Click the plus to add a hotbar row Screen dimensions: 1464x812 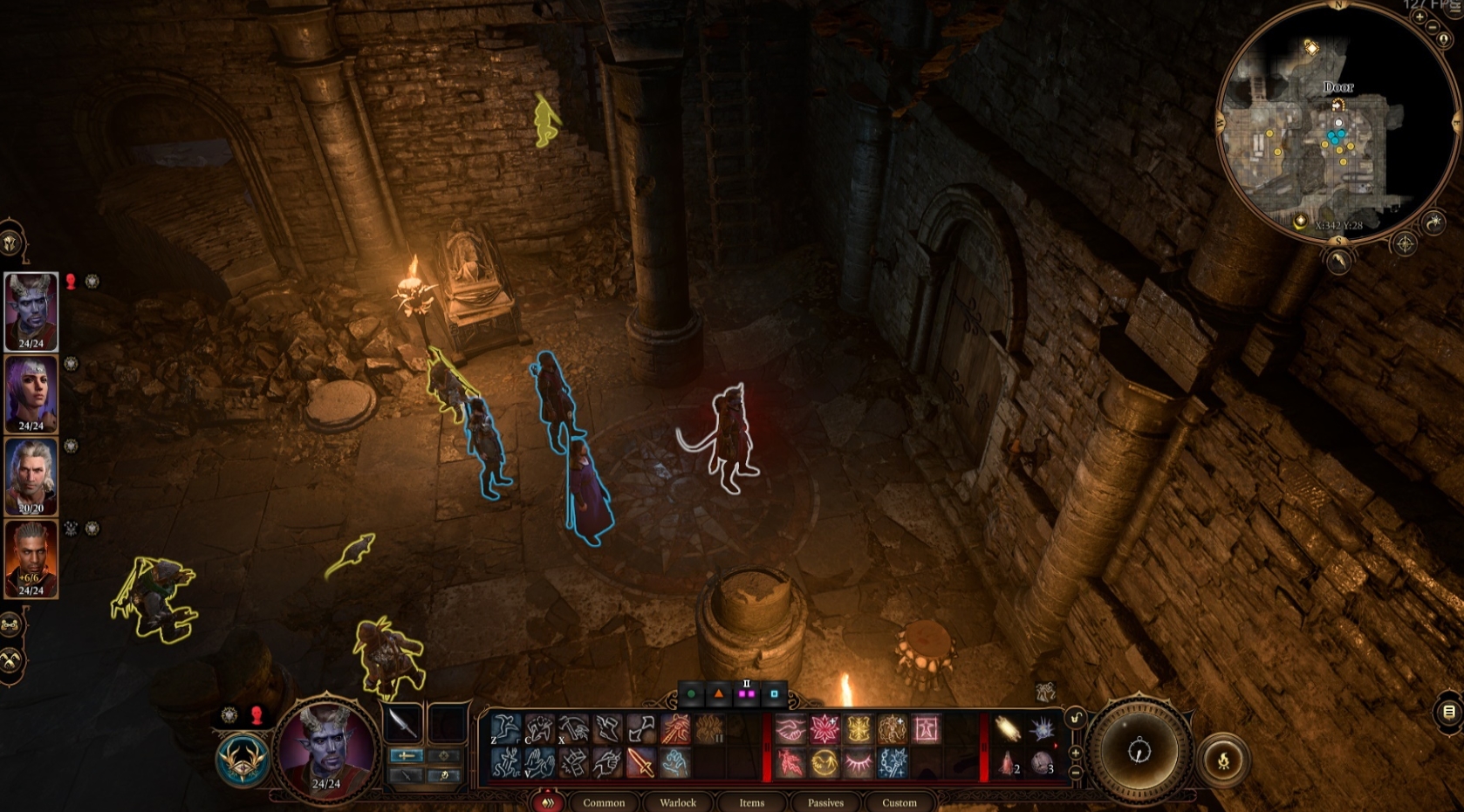click(x=1076, y=752)
